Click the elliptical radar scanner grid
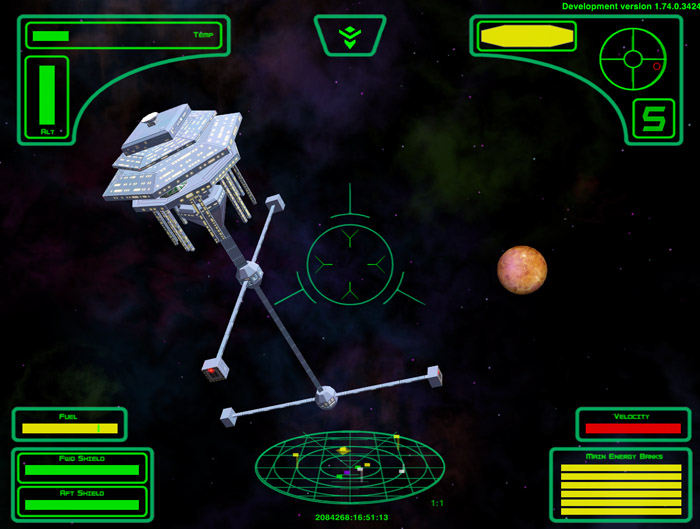 (349, 466)
